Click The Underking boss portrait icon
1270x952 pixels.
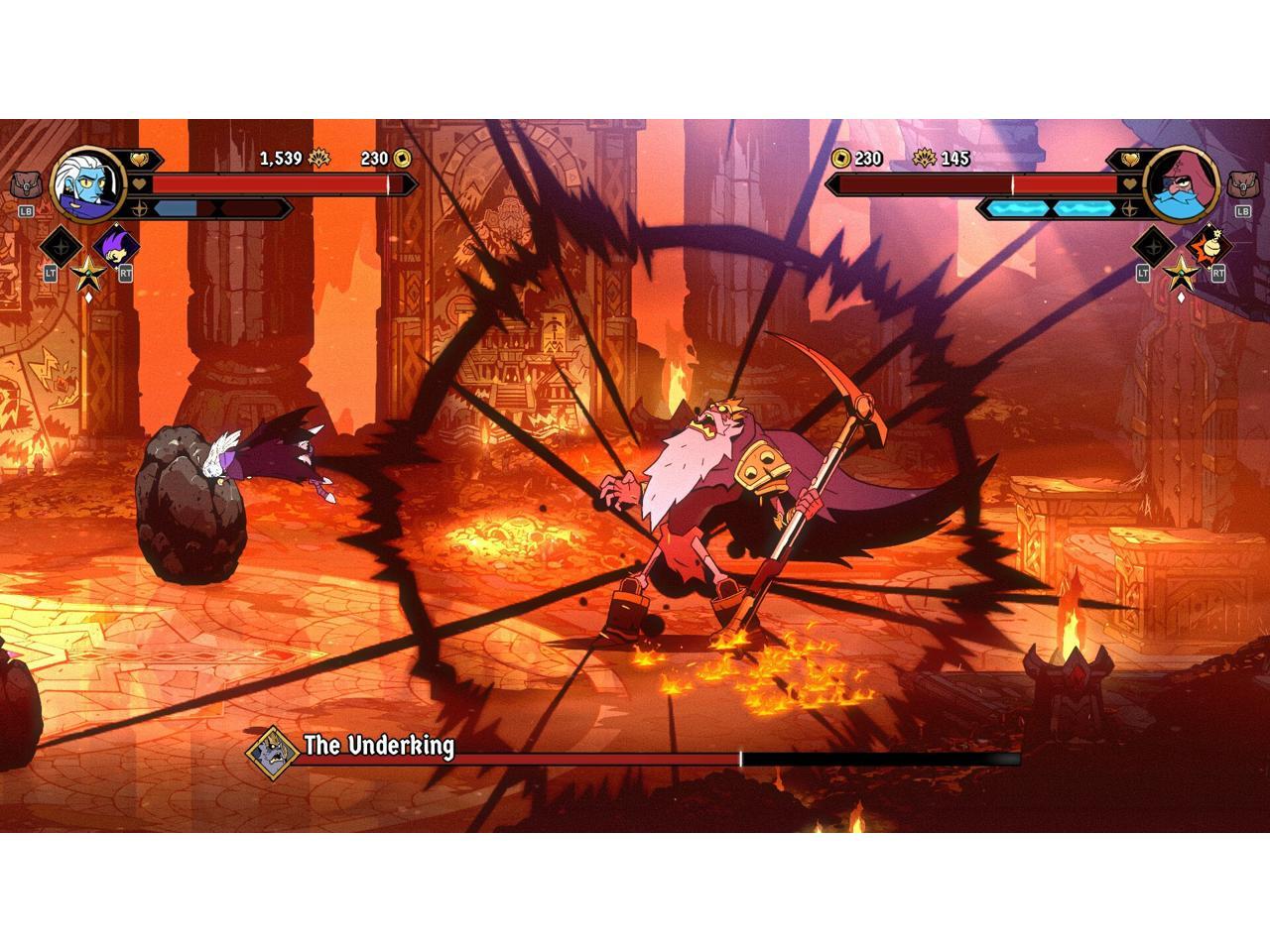pos(272,752)
